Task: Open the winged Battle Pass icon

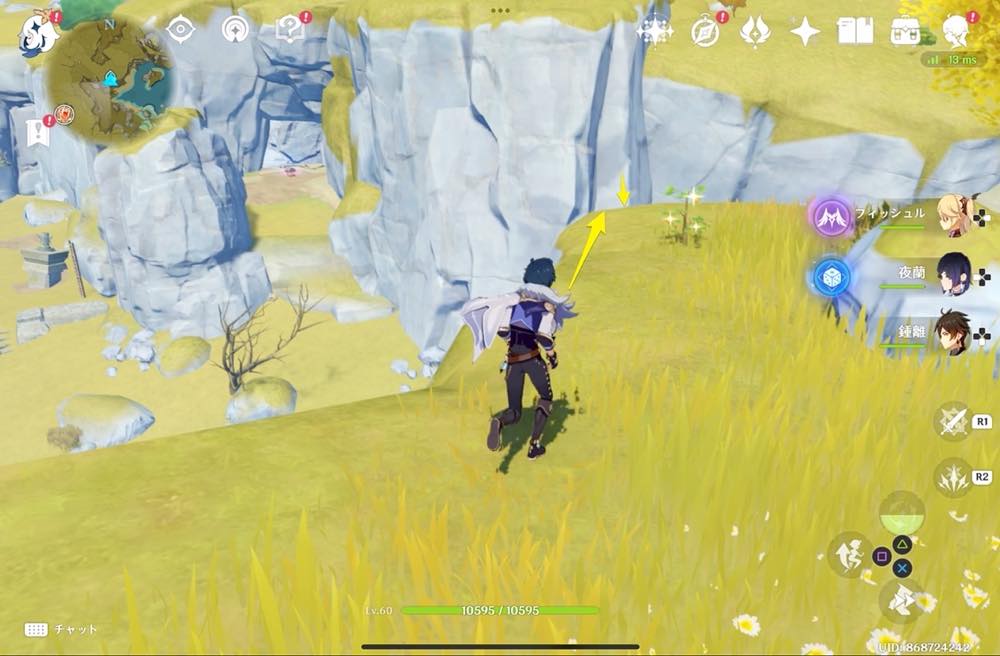Action: coord(755,31)
